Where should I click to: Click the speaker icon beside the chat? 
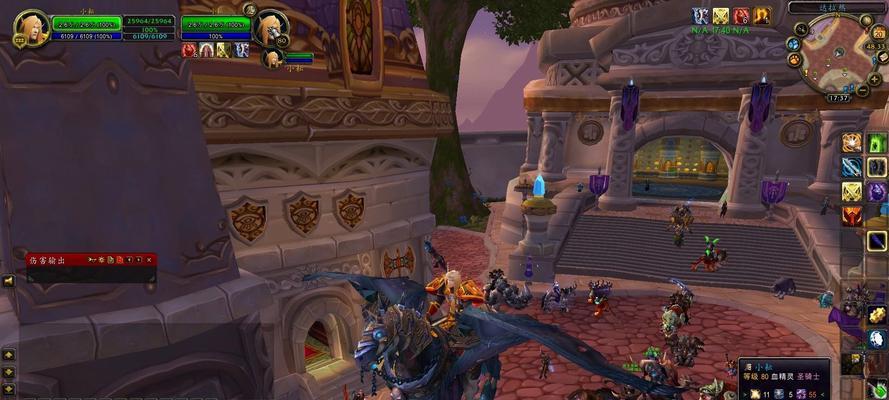tap(8, 281)
